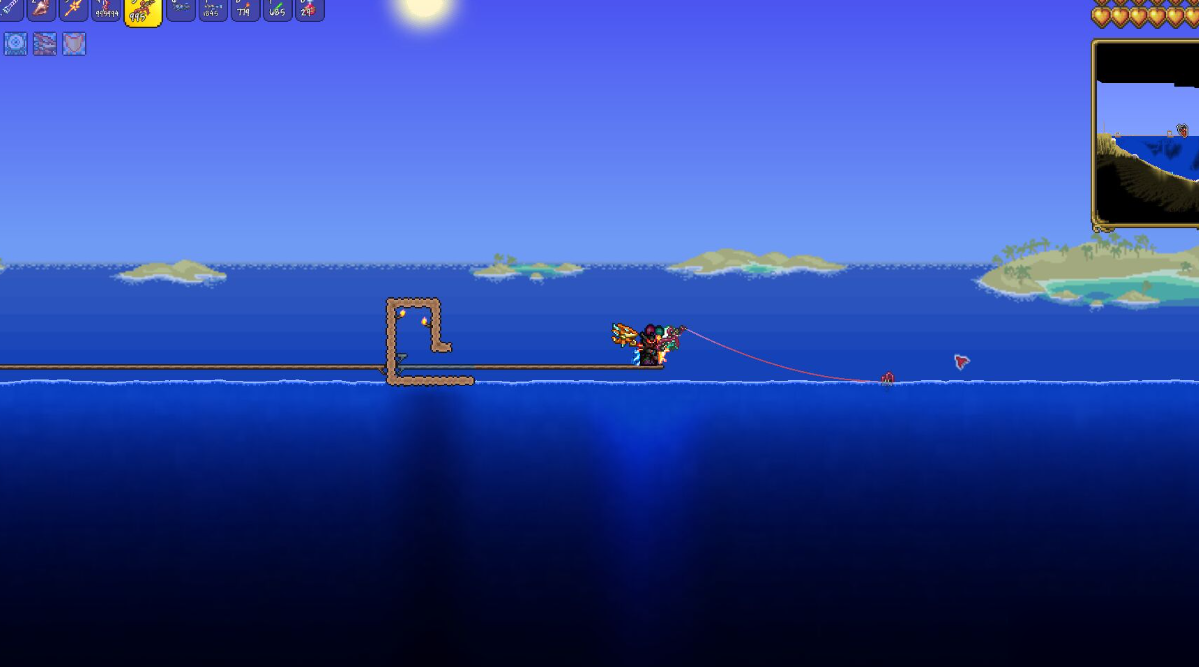Pick the torch stack of 719

pos(245,9)
